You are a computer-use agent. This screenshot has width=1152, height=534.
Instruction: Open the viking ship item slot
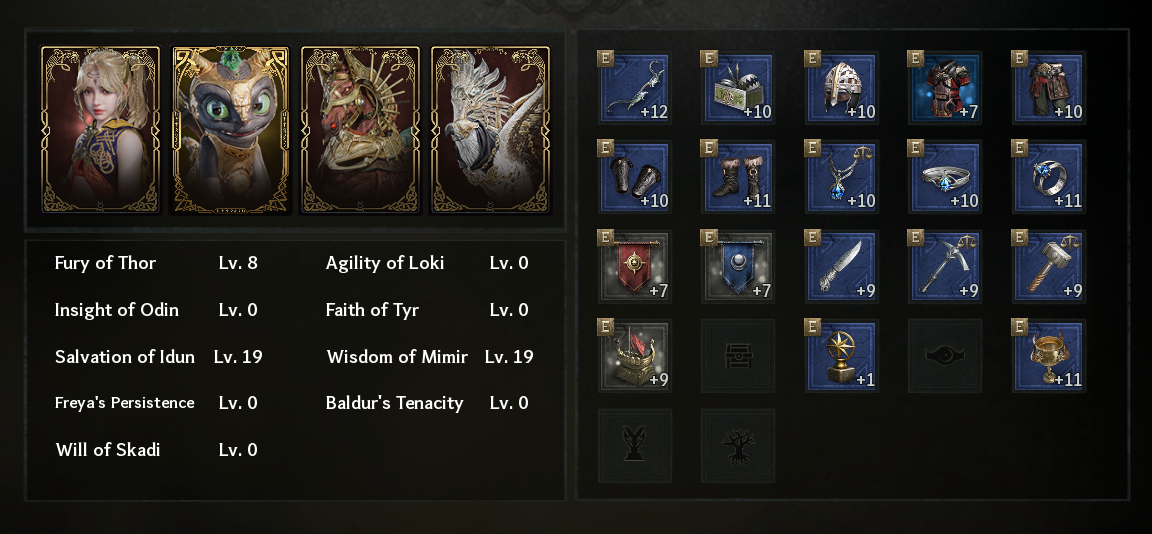[636, 356]
